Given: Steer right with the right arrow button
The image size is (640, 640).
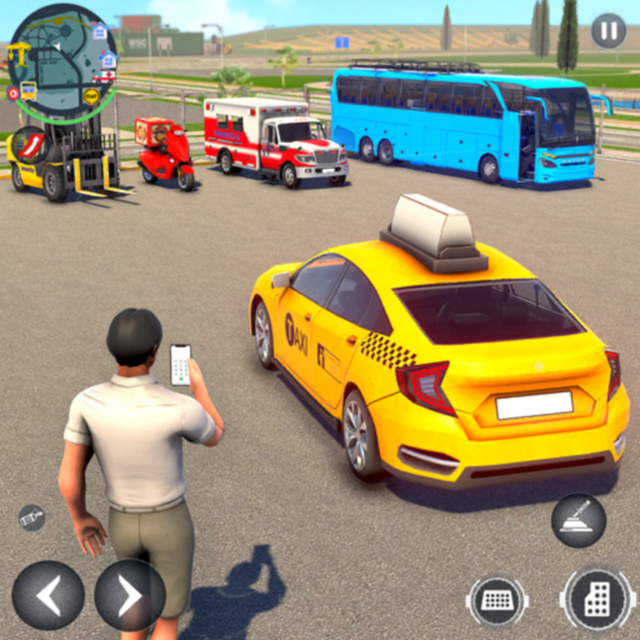Looking at the screenshot, I should (x=130, y=595).
